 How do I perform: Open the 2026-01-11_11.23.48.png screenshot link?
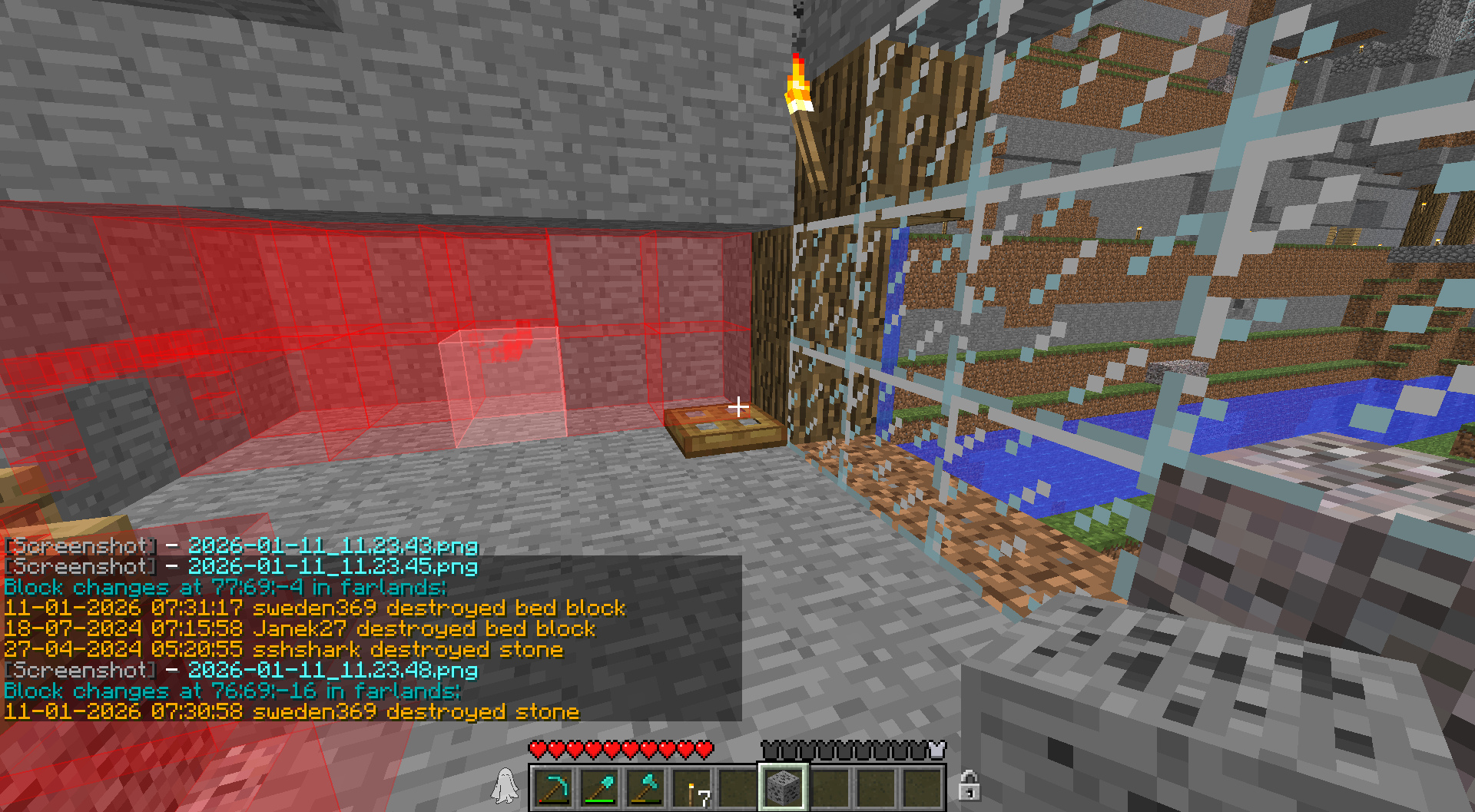point(333,671)
